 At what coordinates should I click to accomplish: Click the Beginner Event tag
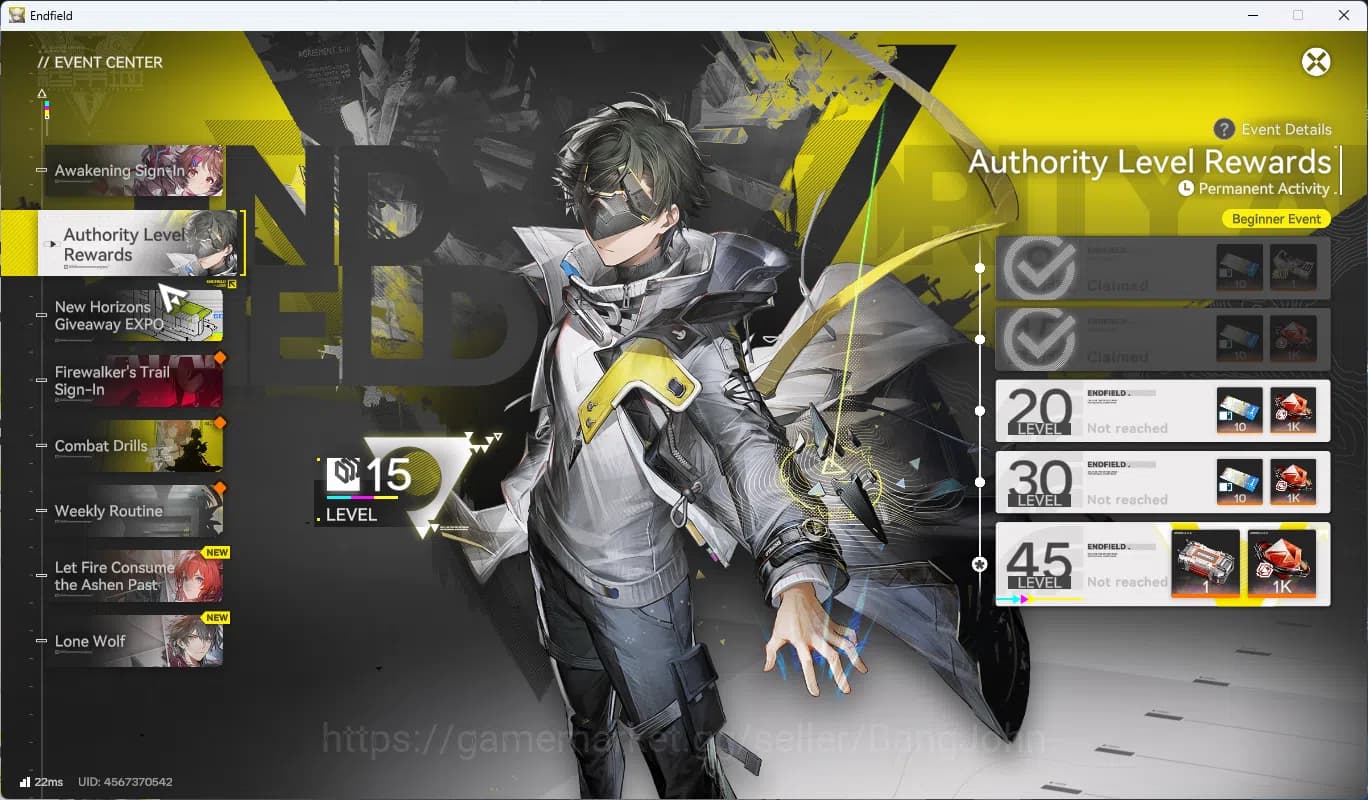click(x=1276, y=218)
